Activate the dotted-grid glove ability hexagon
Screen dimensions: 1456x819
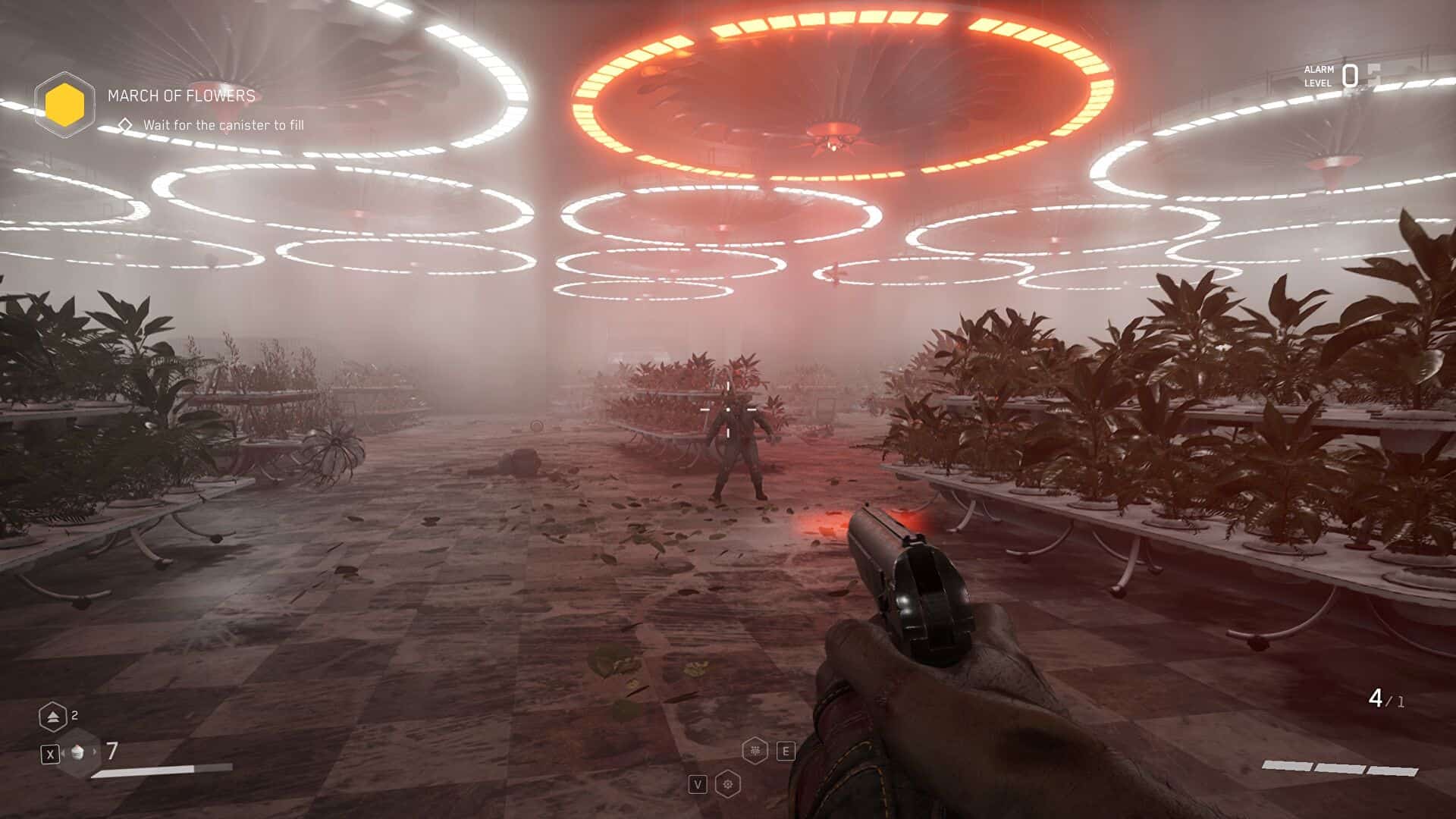[x=755, y=751]
